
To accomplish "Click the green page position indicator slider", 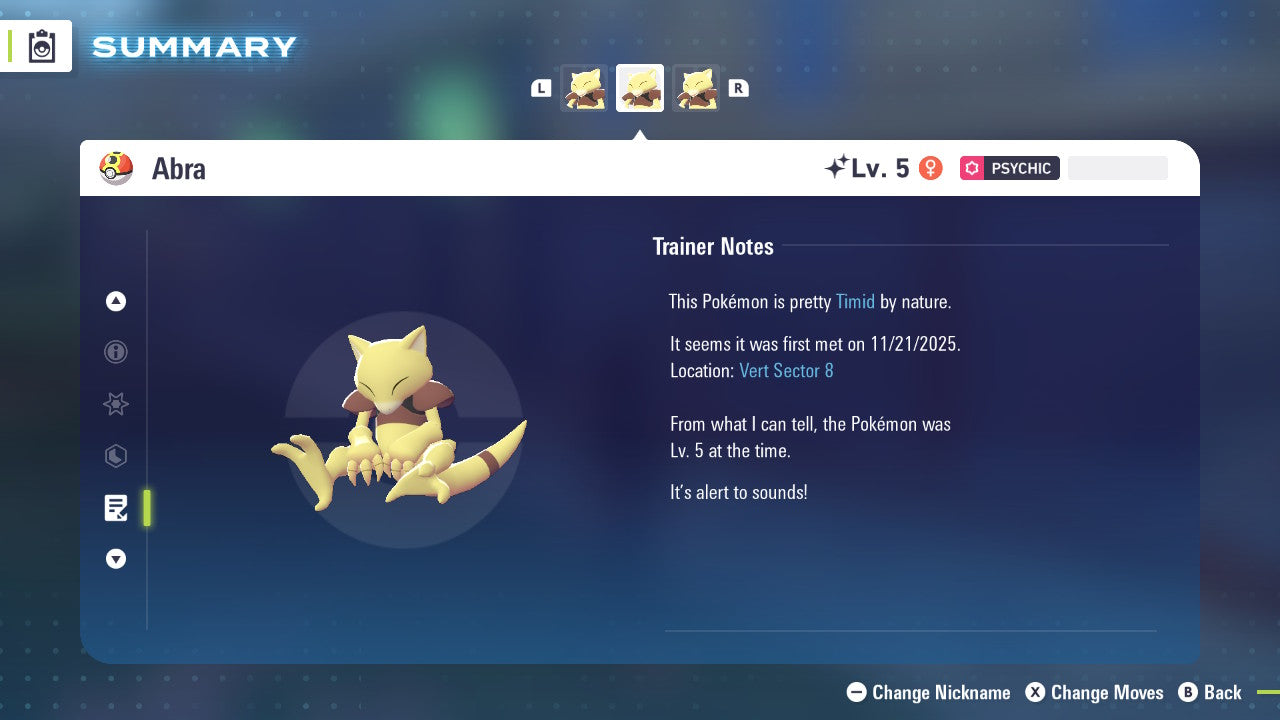I will coord(146,507).
